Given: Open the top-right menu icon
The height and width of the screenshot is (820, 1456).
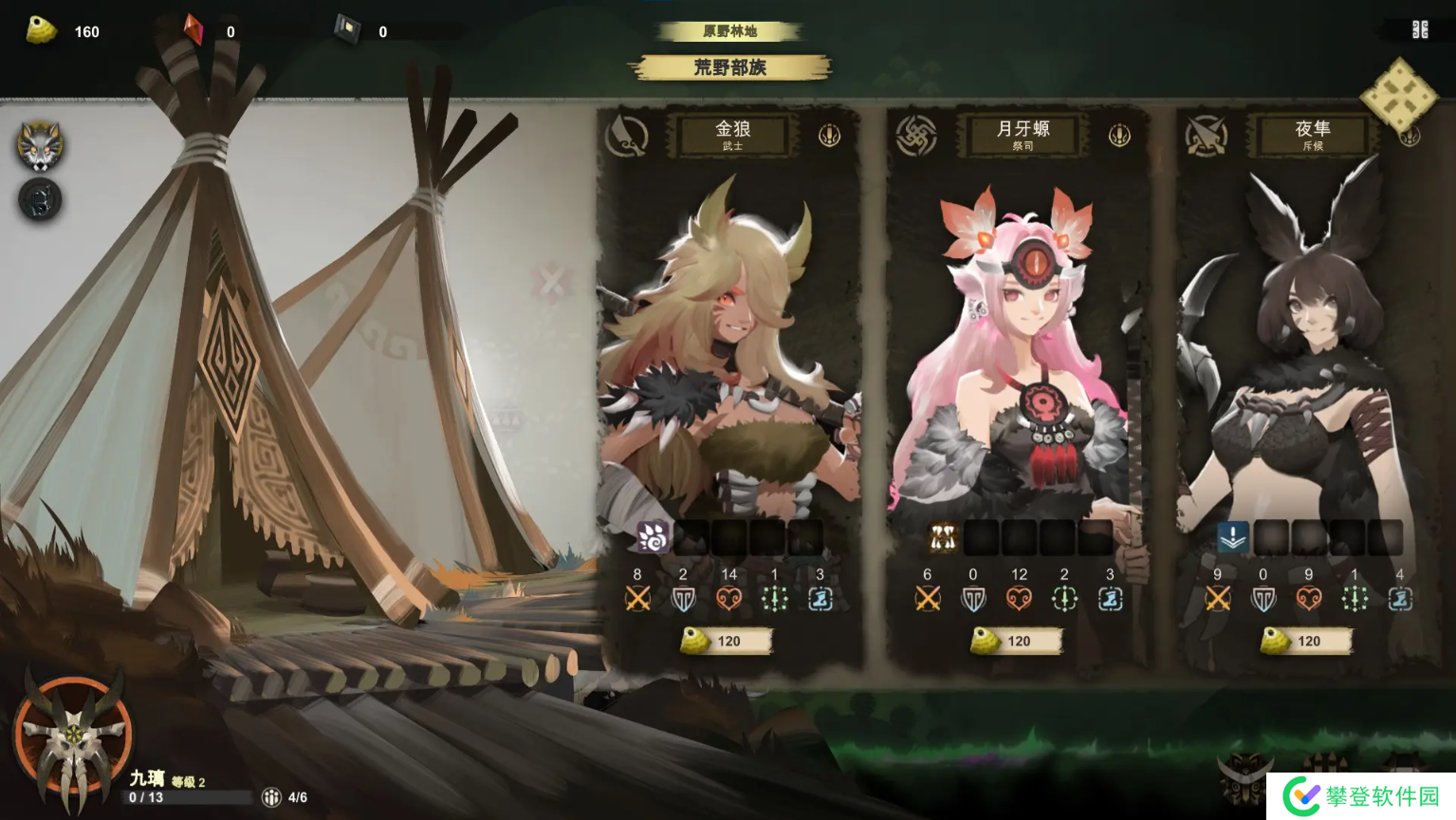Looking at the screenshot, I should click(1420, 30).
